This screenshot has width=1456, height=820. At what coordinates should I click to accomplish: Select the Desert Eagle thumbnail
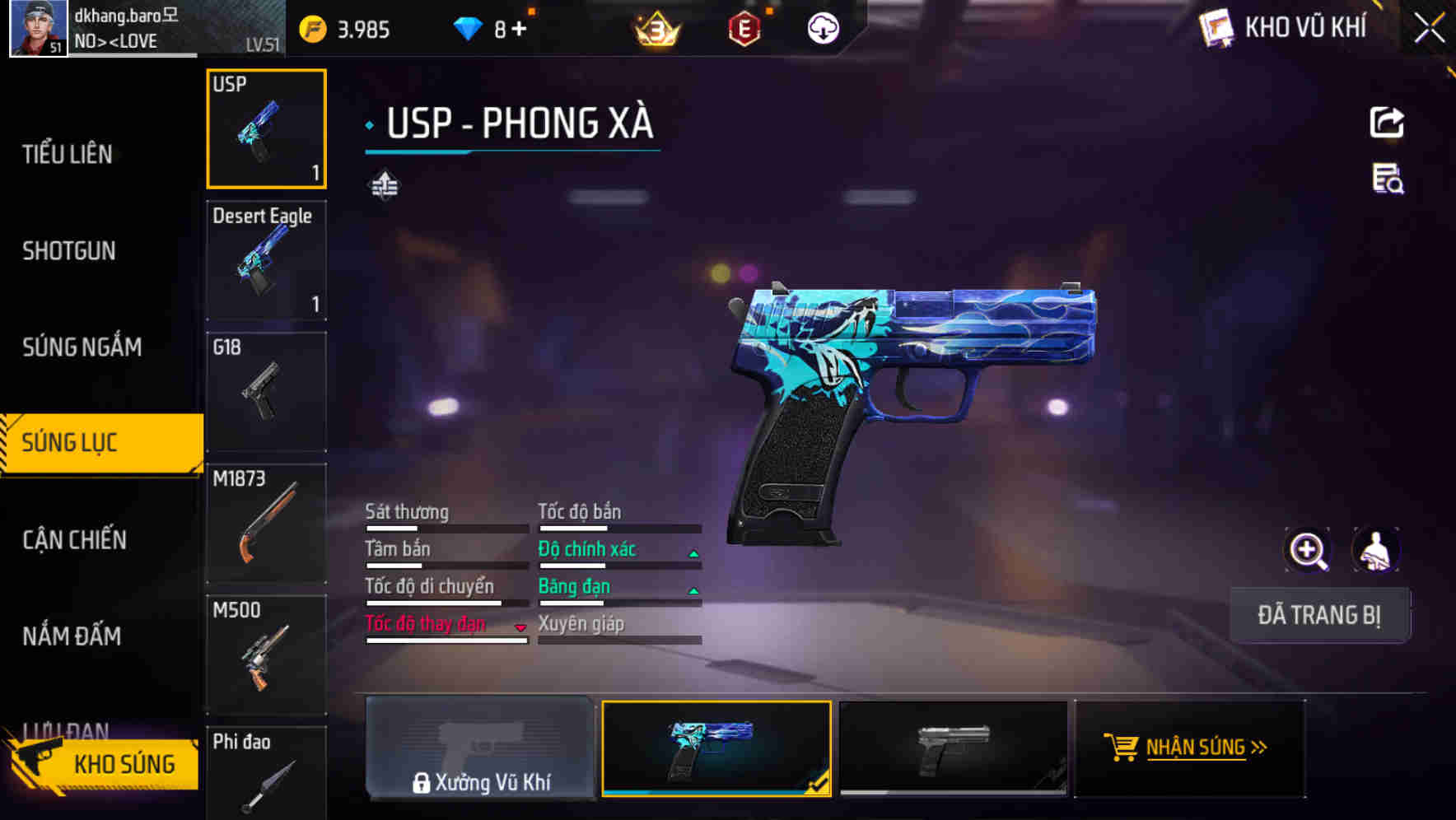[x=265, y=259]
